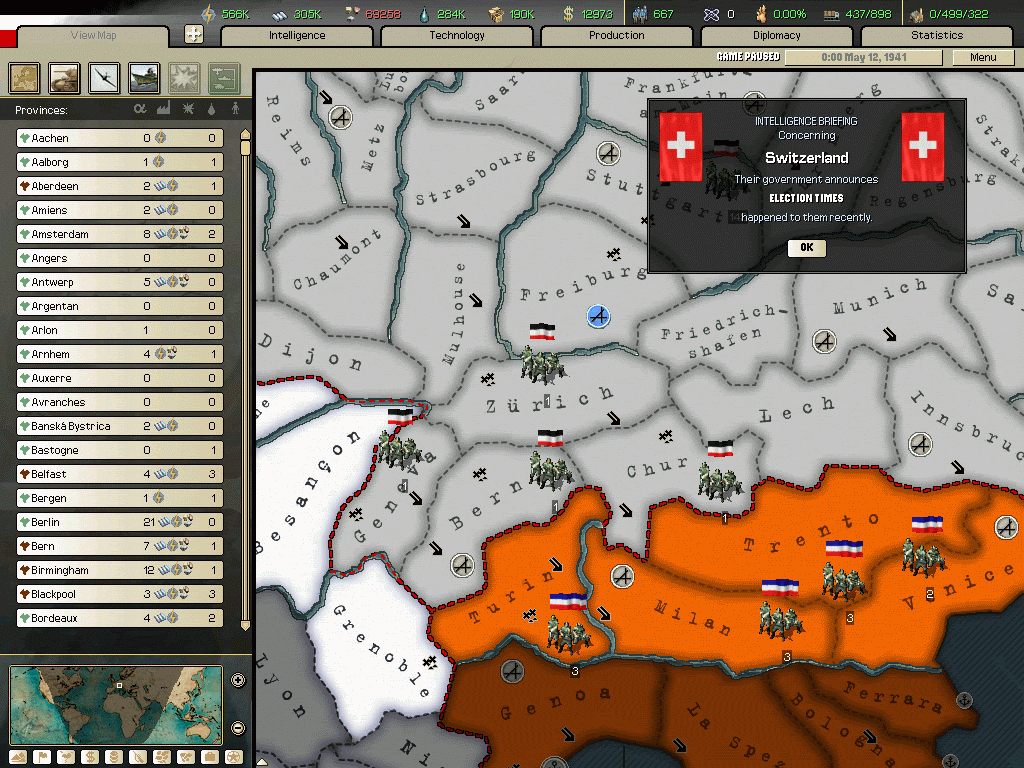Activate the dollar sign map mode
1024x768 pixels.
pyautogui.click(x=90, y=757)
